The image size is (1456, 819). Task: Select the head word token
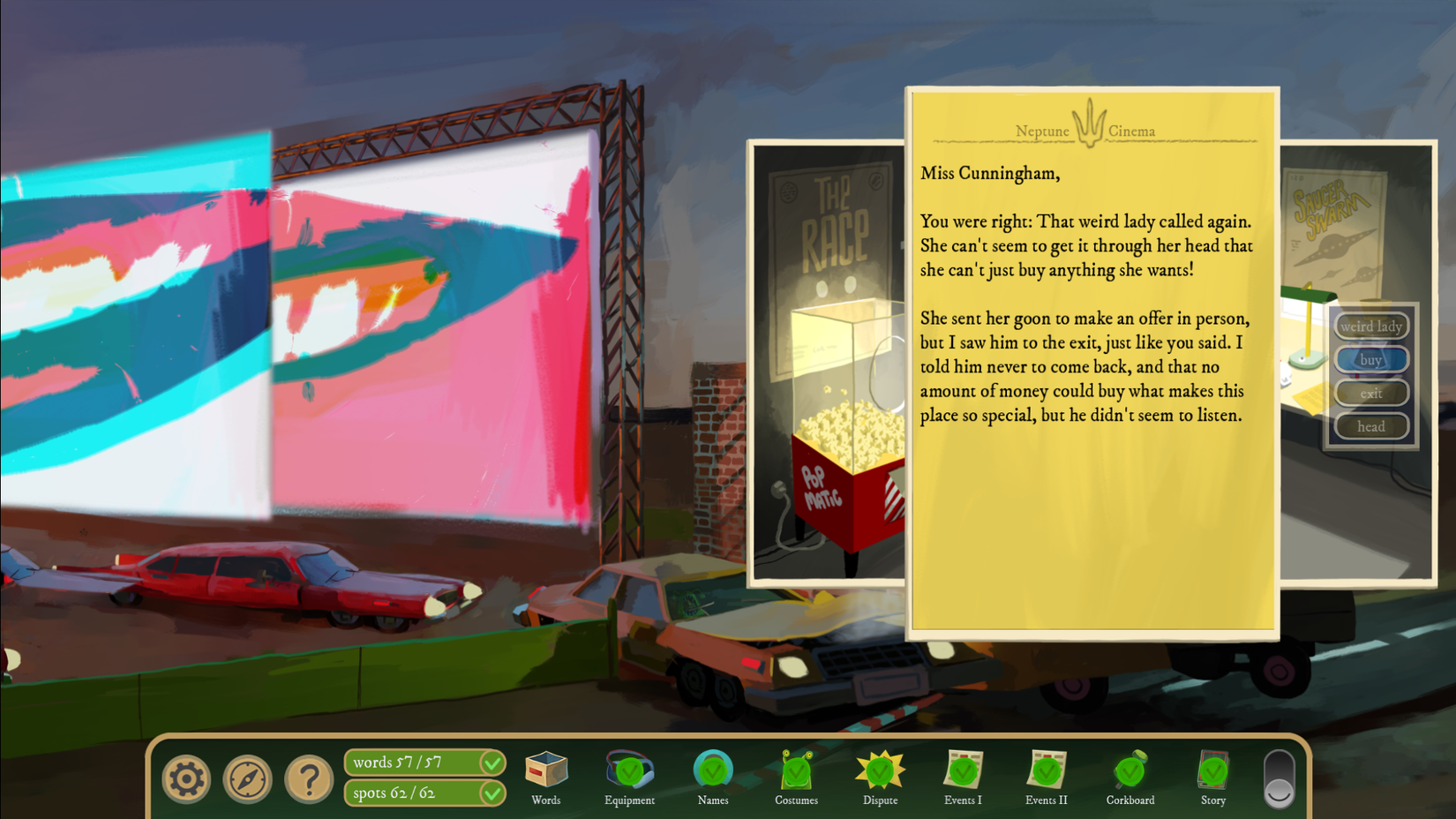[1370, 426]
